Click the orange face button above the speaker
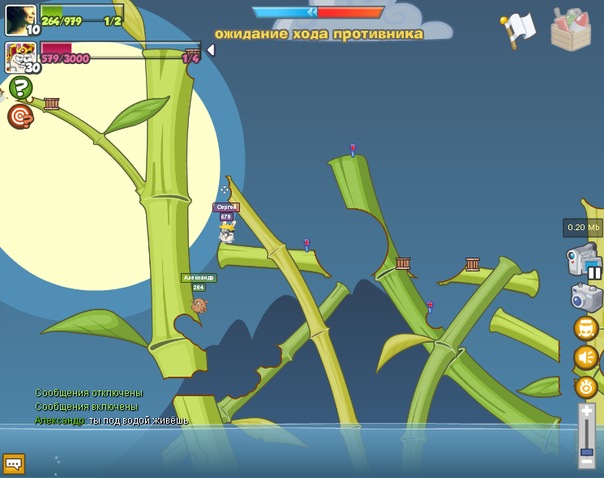 click(x=585, y=328)
